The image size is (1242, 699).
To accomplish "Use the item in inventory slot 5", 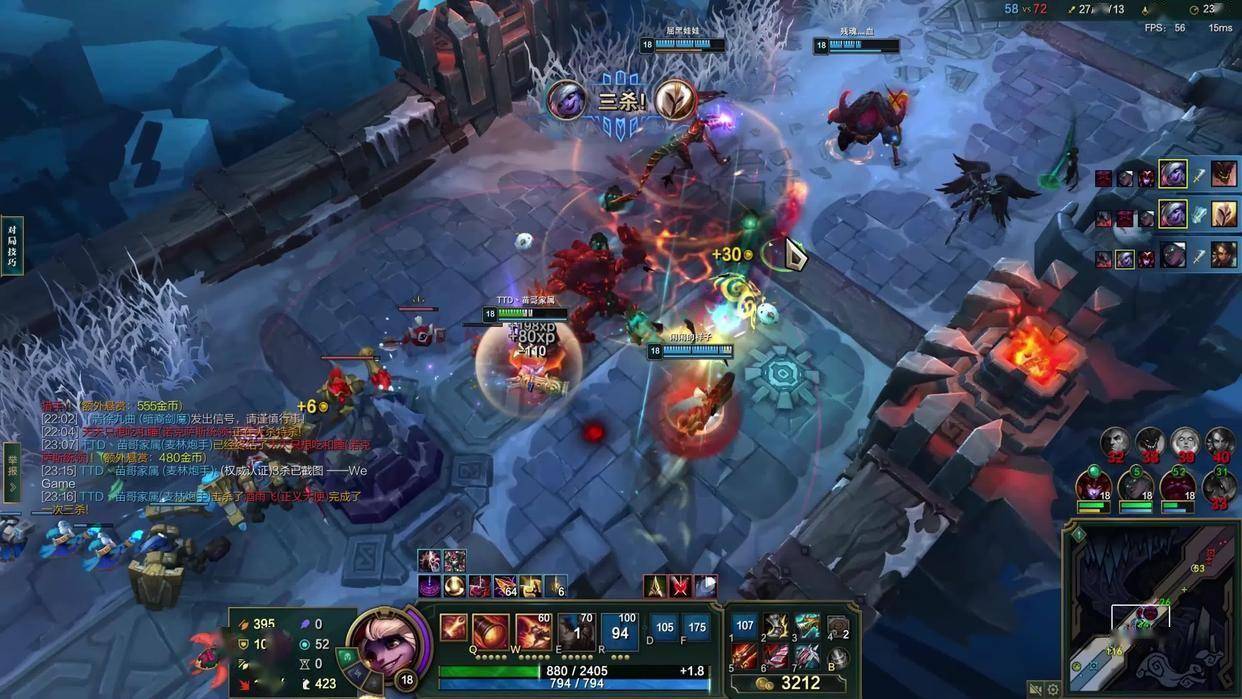I will coord(745,657).
